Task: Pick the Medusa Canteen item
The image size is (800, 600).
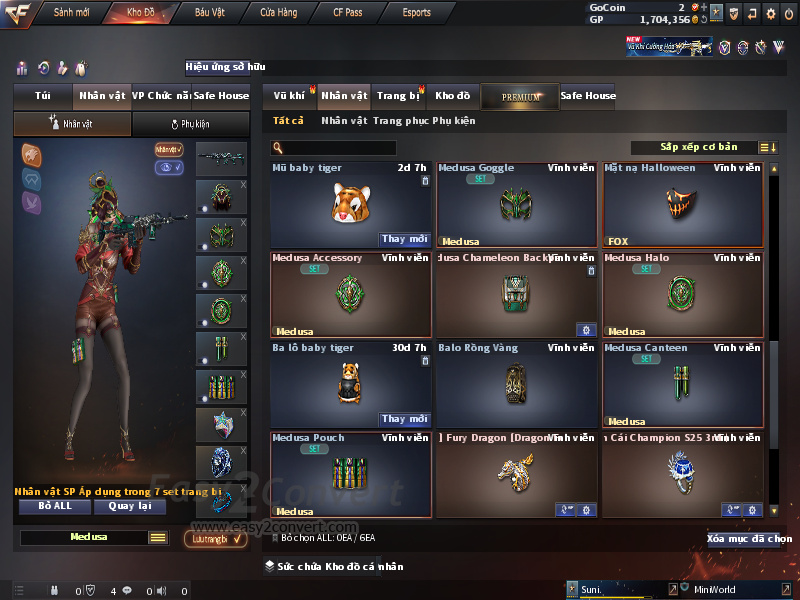Action: [x=682, y=384]
